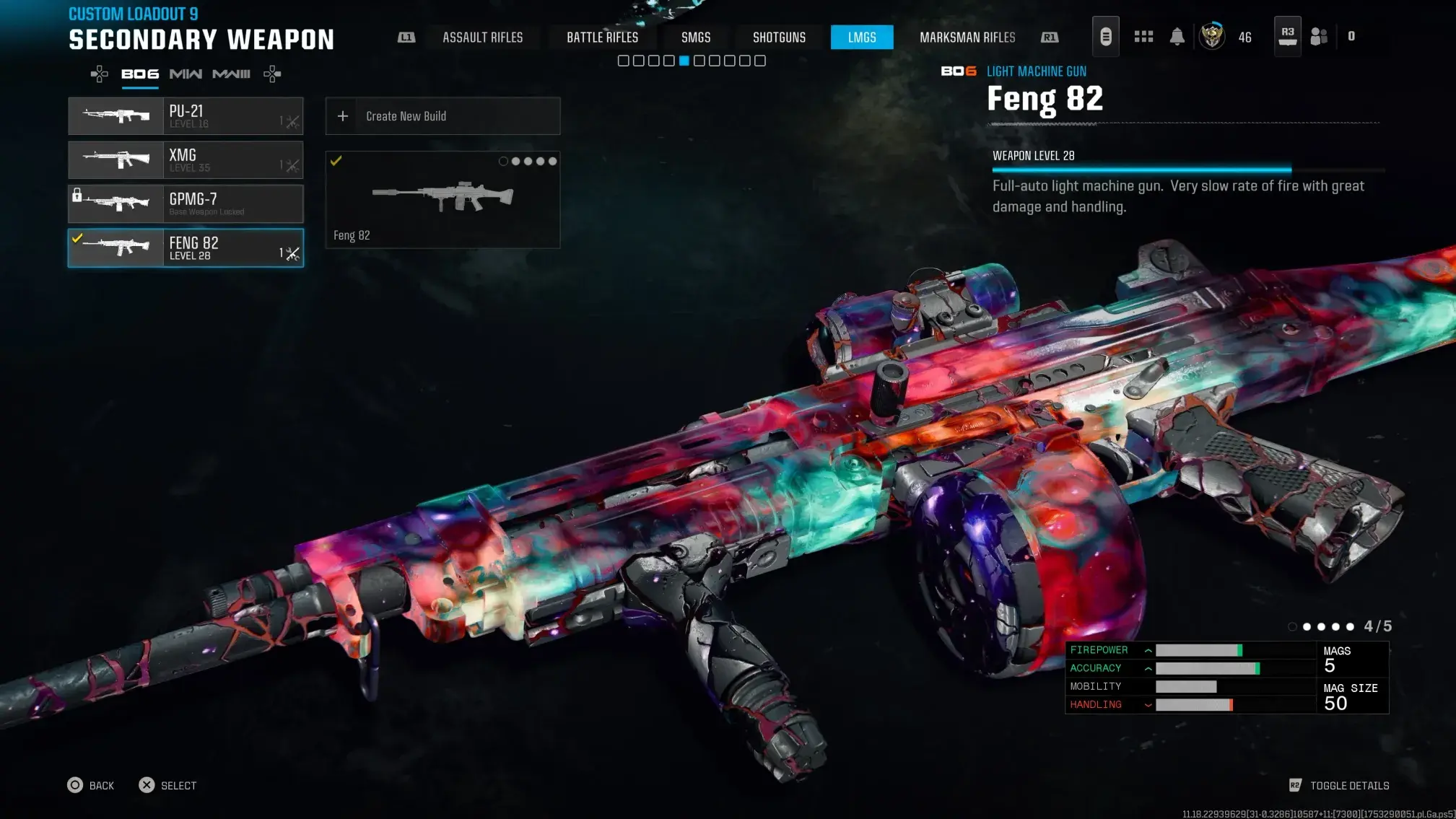This screenshot has width=1456, height=819.
Task: Filter weapons by MWII logo tab
Action: (x=186, y=74)
